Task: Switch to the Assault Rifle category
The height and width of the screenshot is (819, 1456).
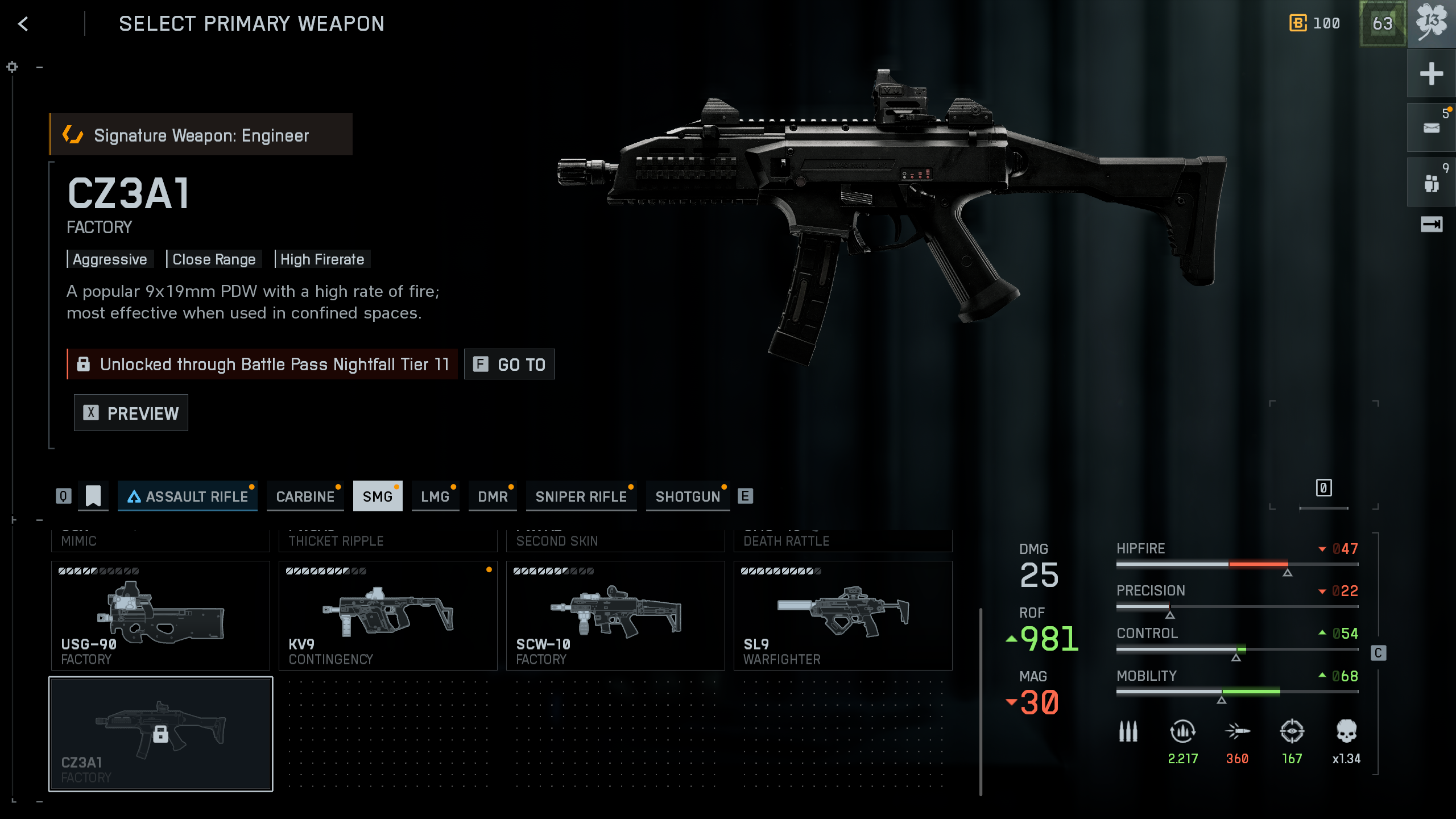Action: coord(188,497)
